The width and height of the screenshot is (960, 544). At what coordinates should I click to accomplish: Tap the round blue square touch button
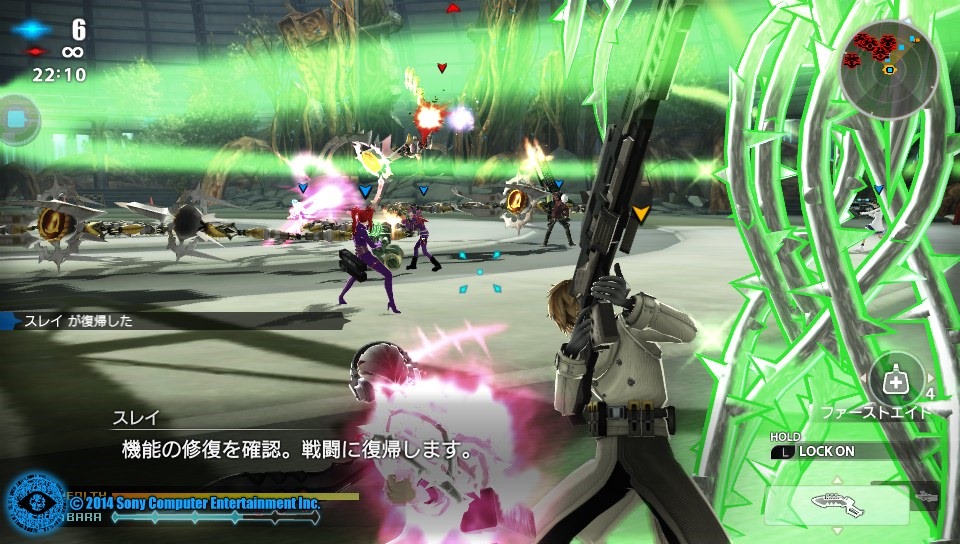[x=16, y=120]
